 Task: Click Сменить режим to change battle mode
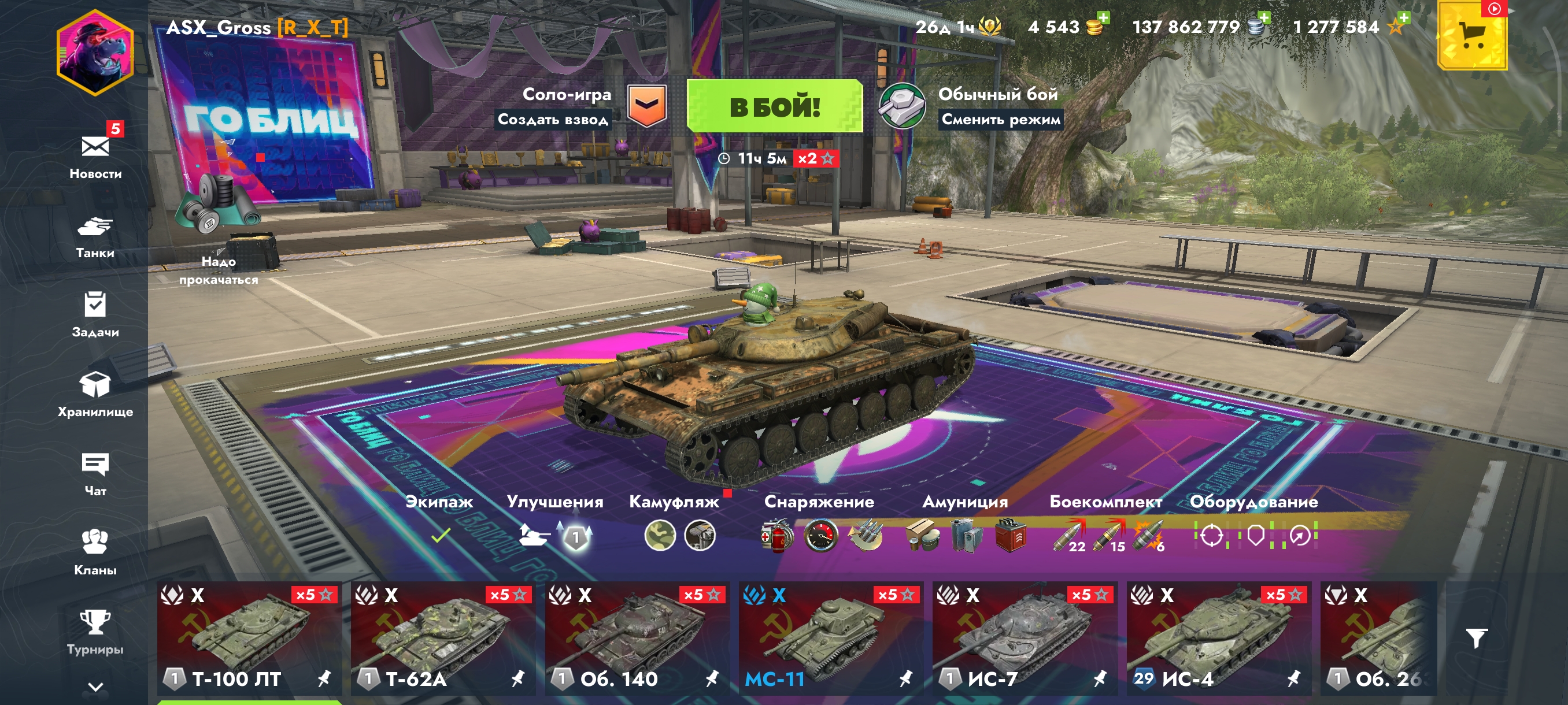point(1001,119)
